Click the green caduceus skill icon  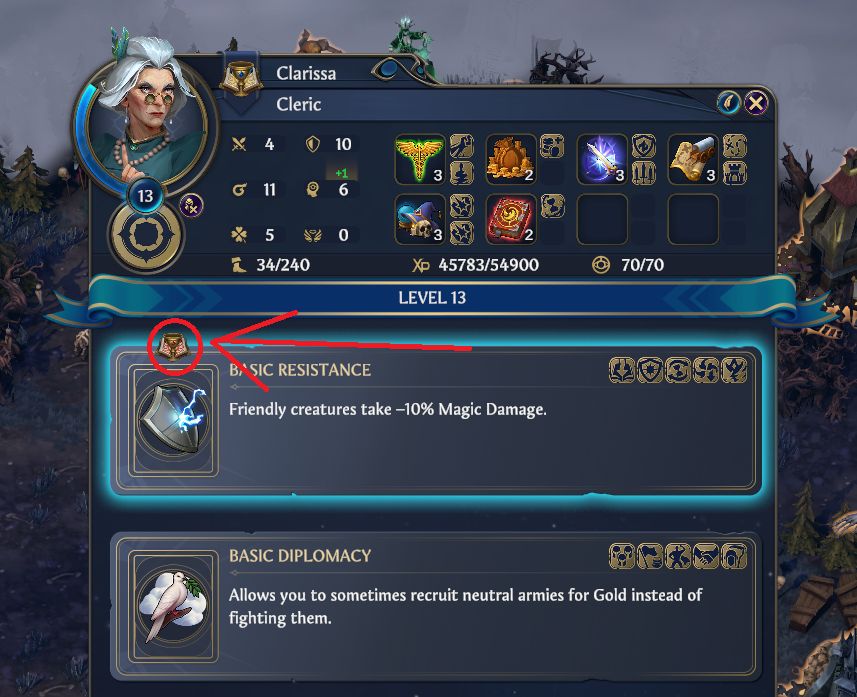point(420,159)
